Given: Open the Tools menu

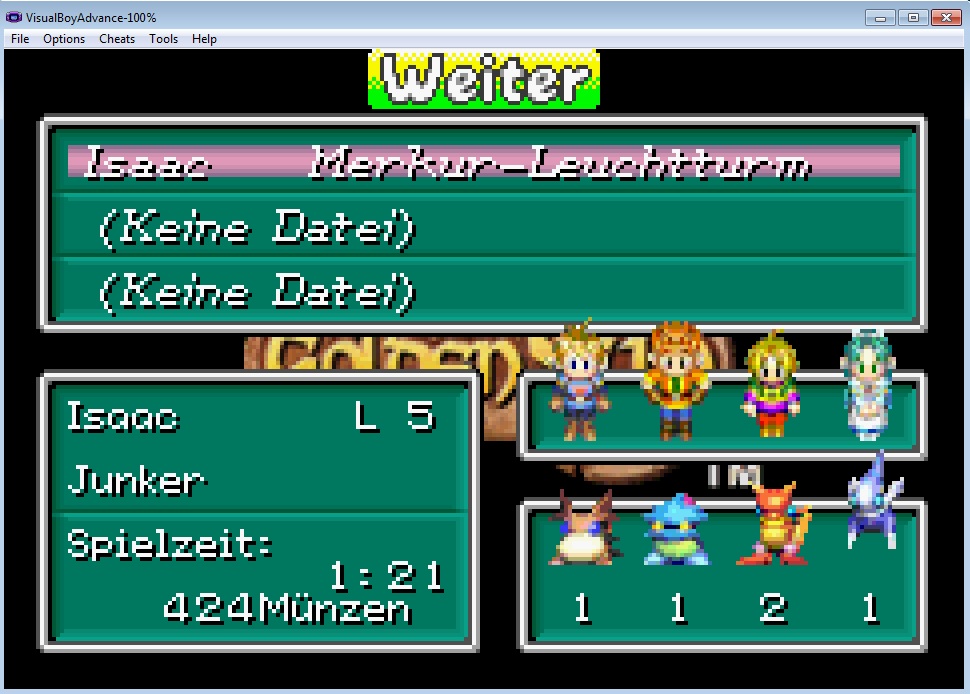Looking at the screenshot, I should pyautogui.click(x=163, y=39).
